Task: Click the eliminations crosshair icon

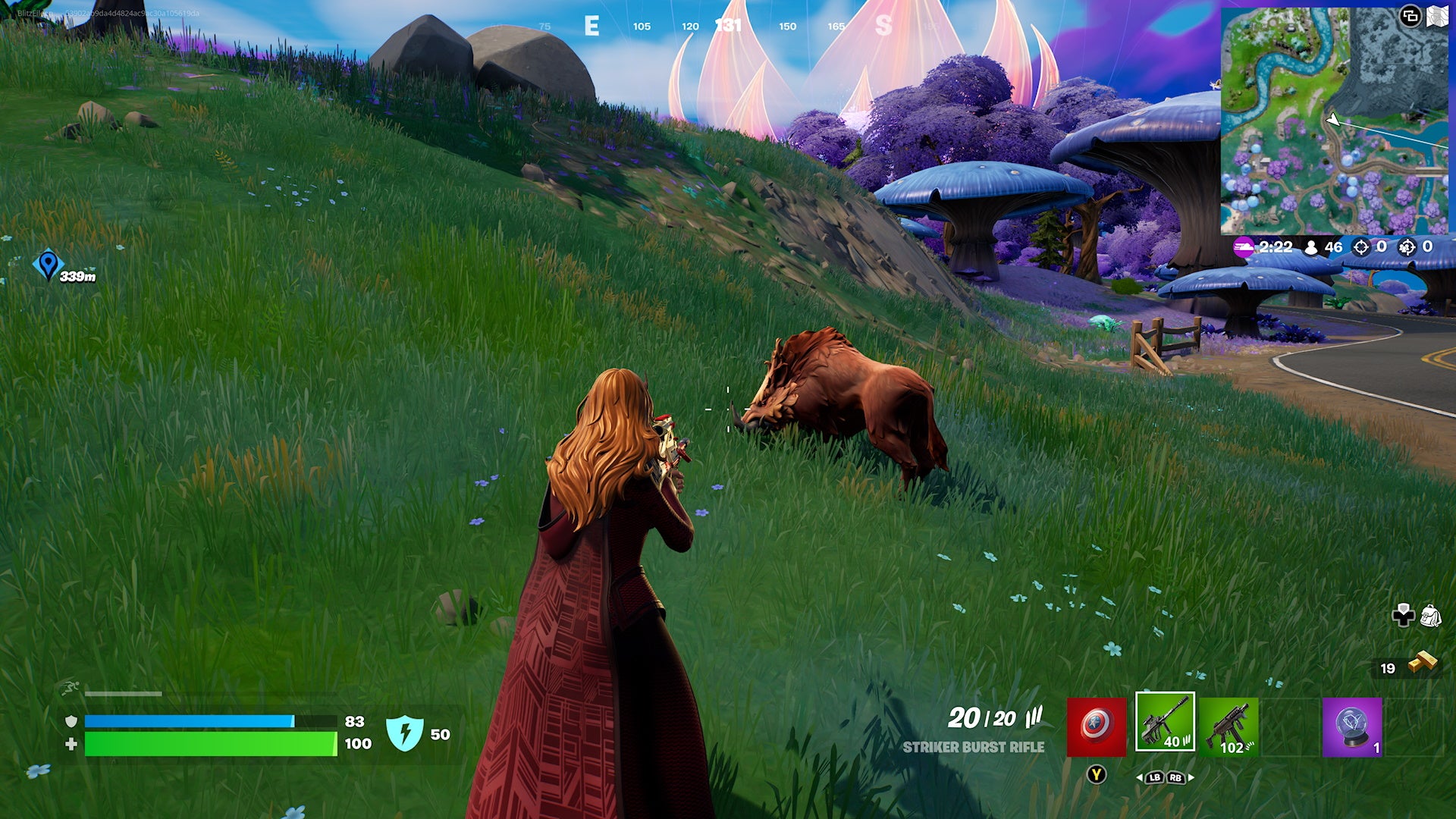Action: [1360, 246]
